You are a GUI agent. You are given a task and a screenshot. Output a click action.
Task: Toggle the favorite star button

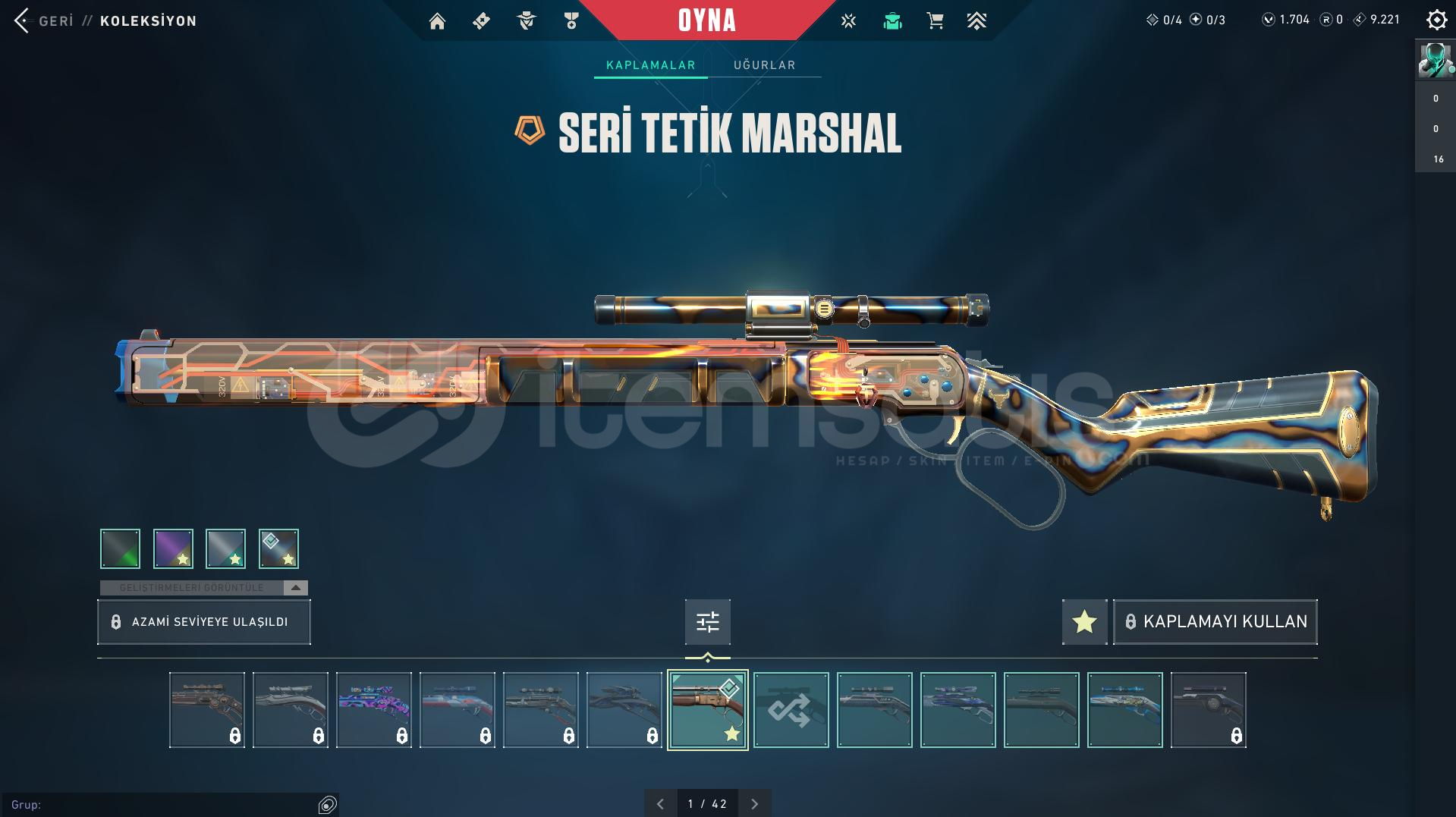(x=1084, y=622)
